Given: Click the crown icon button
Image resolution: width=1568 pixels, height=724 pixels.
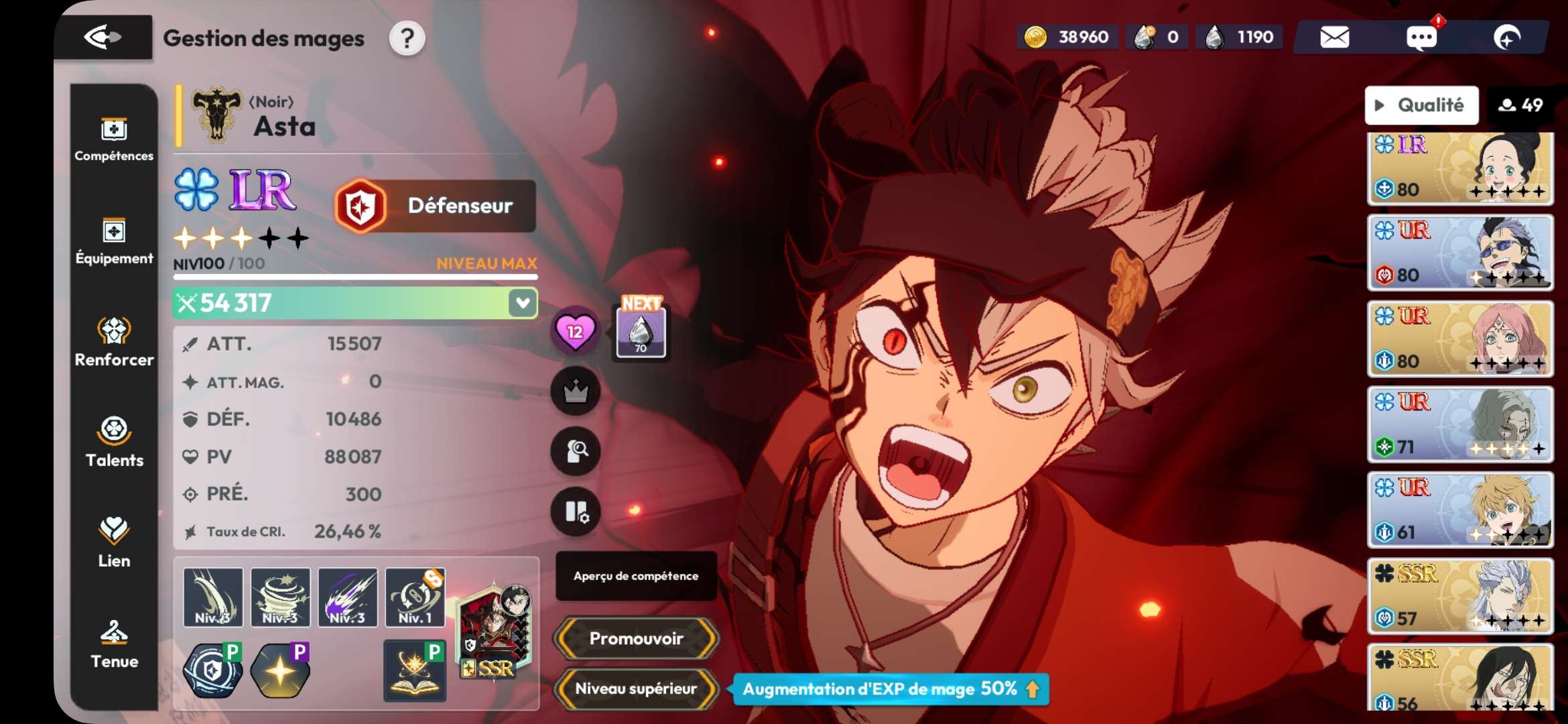Looking at the screenshot, I should pyautogui.click(x=575, y=391).
